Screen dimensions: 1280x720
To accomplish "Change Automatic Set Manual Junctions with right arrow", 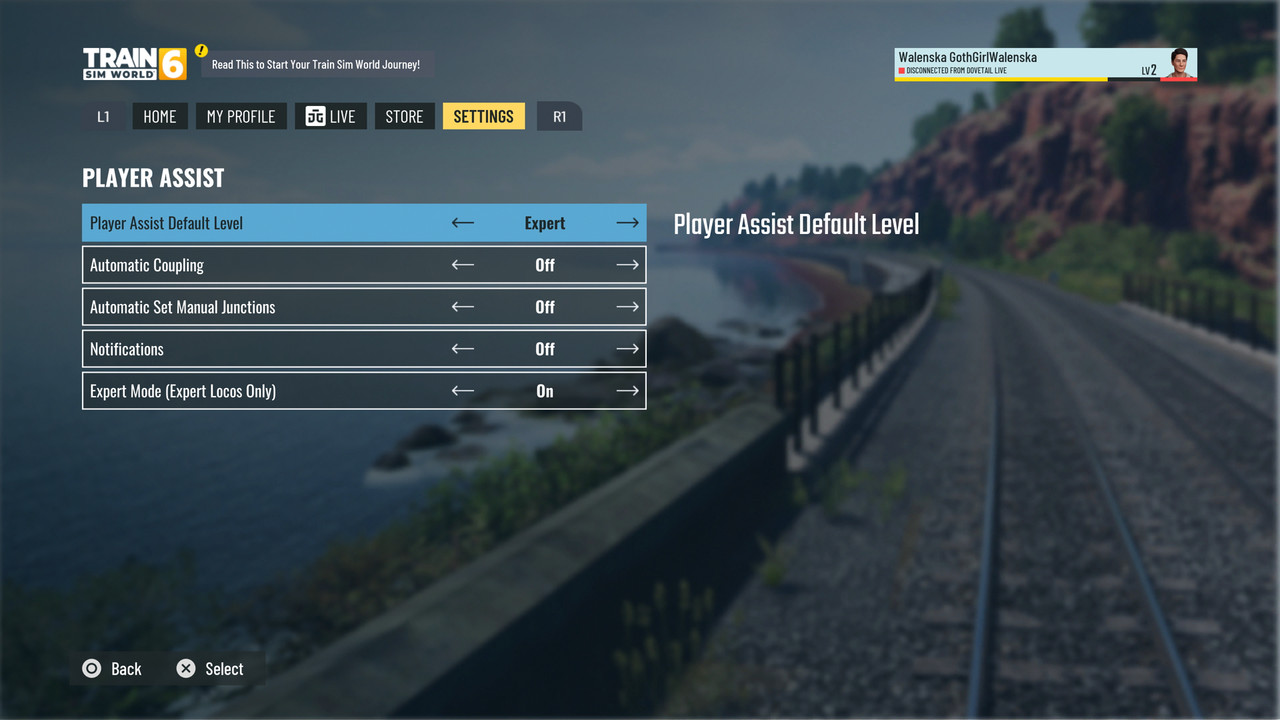I will (x=627, y=307).
